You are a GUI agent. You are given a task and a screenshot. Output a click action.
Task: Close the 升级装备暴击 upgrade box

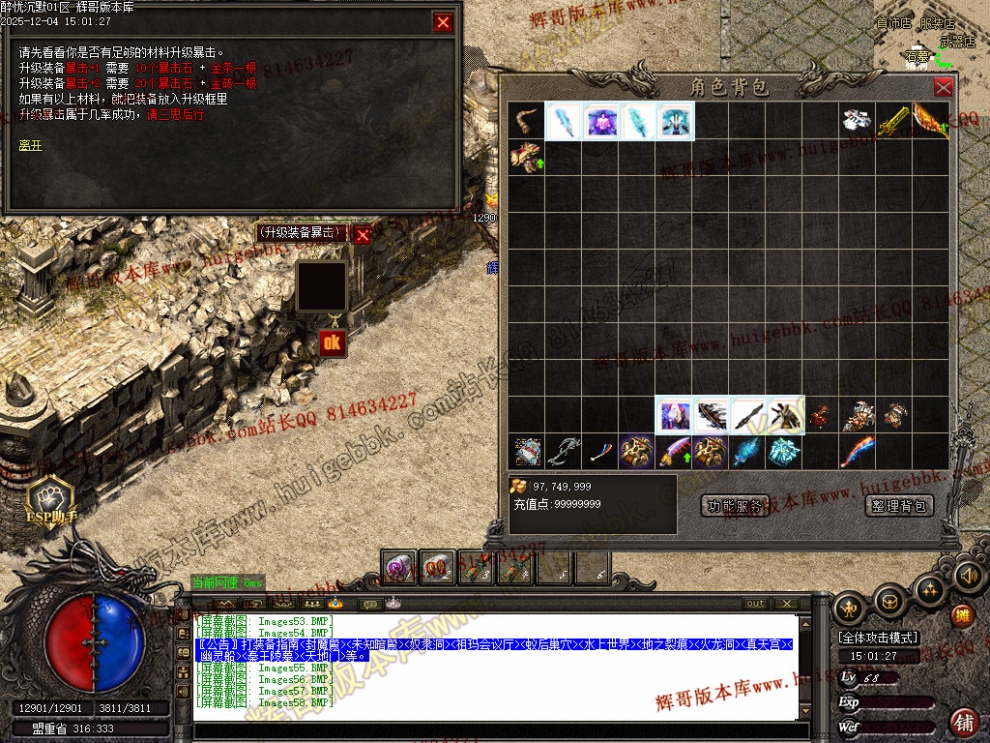click(x=362, y=234)
